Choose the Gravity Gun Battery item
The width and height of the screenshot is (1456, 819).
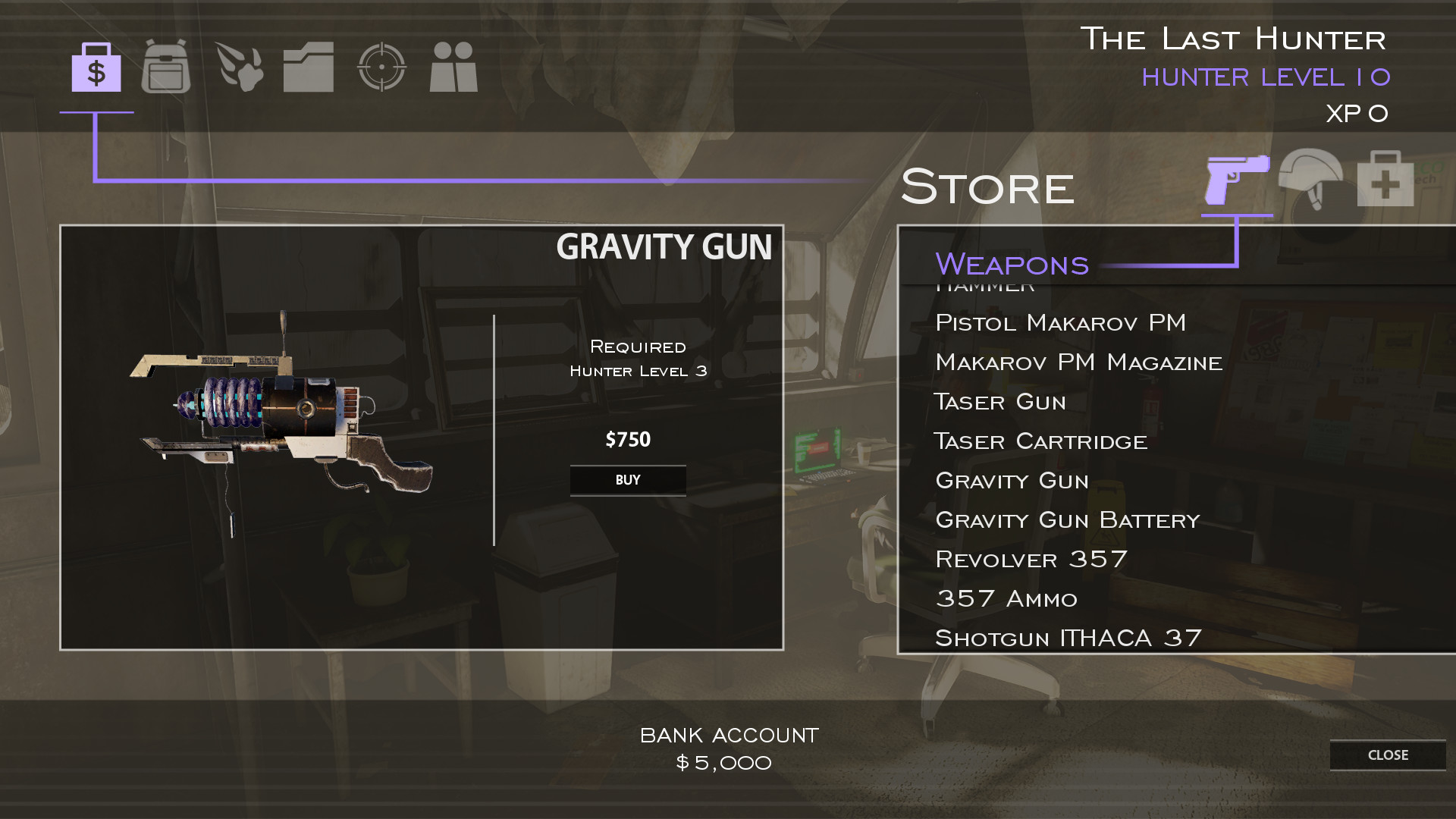coord(1067,520)
